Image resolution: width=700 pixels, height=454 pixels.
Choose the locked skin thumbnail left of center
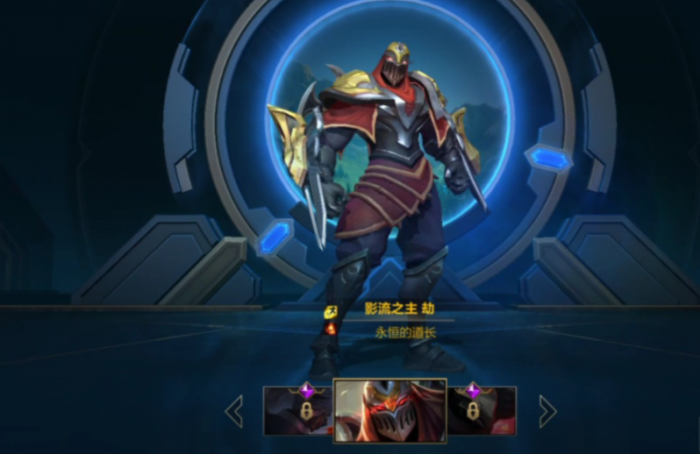[297, 410]
